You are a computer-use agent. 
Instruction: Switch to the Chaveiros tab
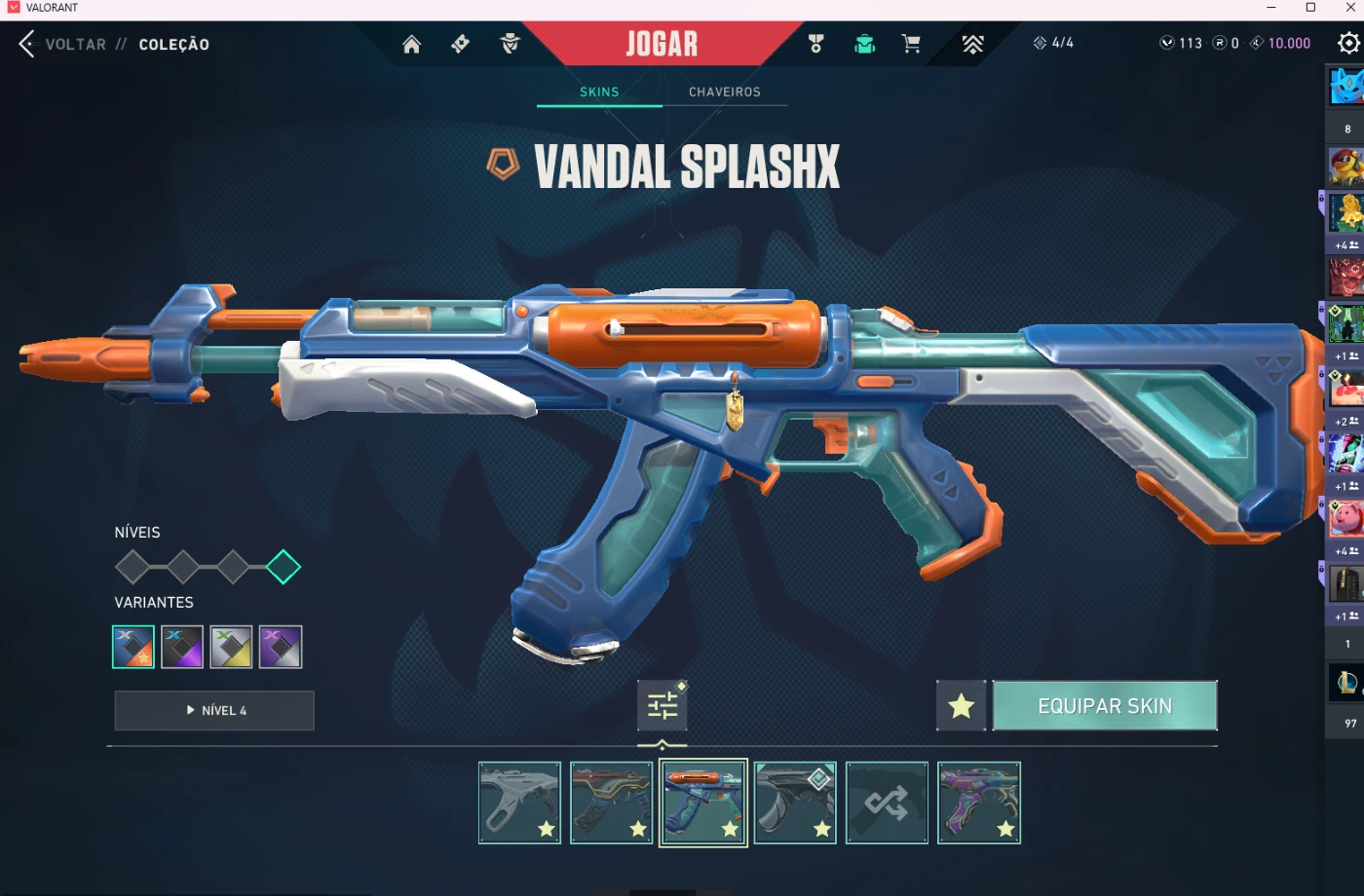click(x=724, y=92)
